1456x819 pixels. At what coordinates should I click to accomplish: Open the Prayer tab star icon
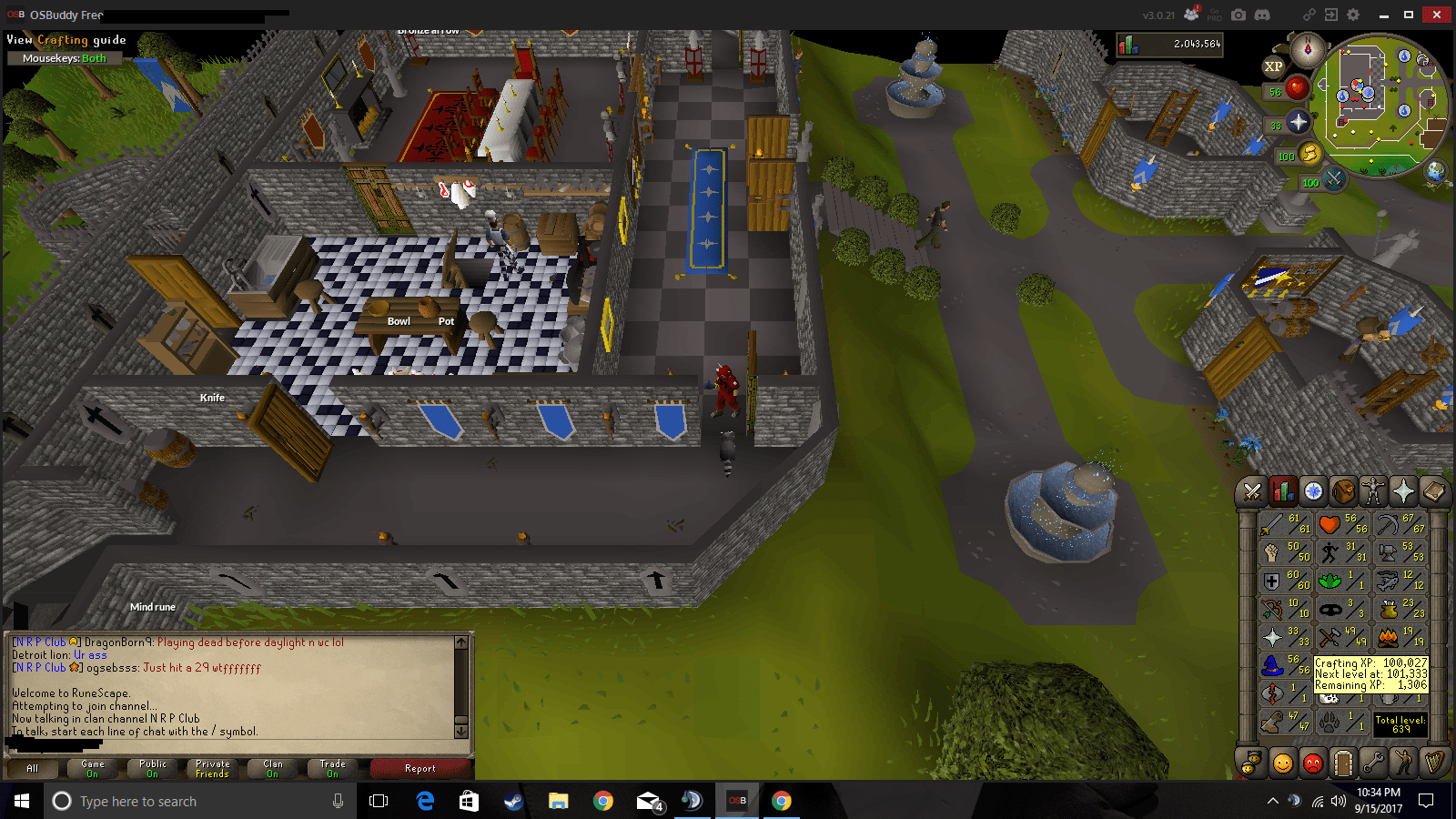tap(1402, 492)
